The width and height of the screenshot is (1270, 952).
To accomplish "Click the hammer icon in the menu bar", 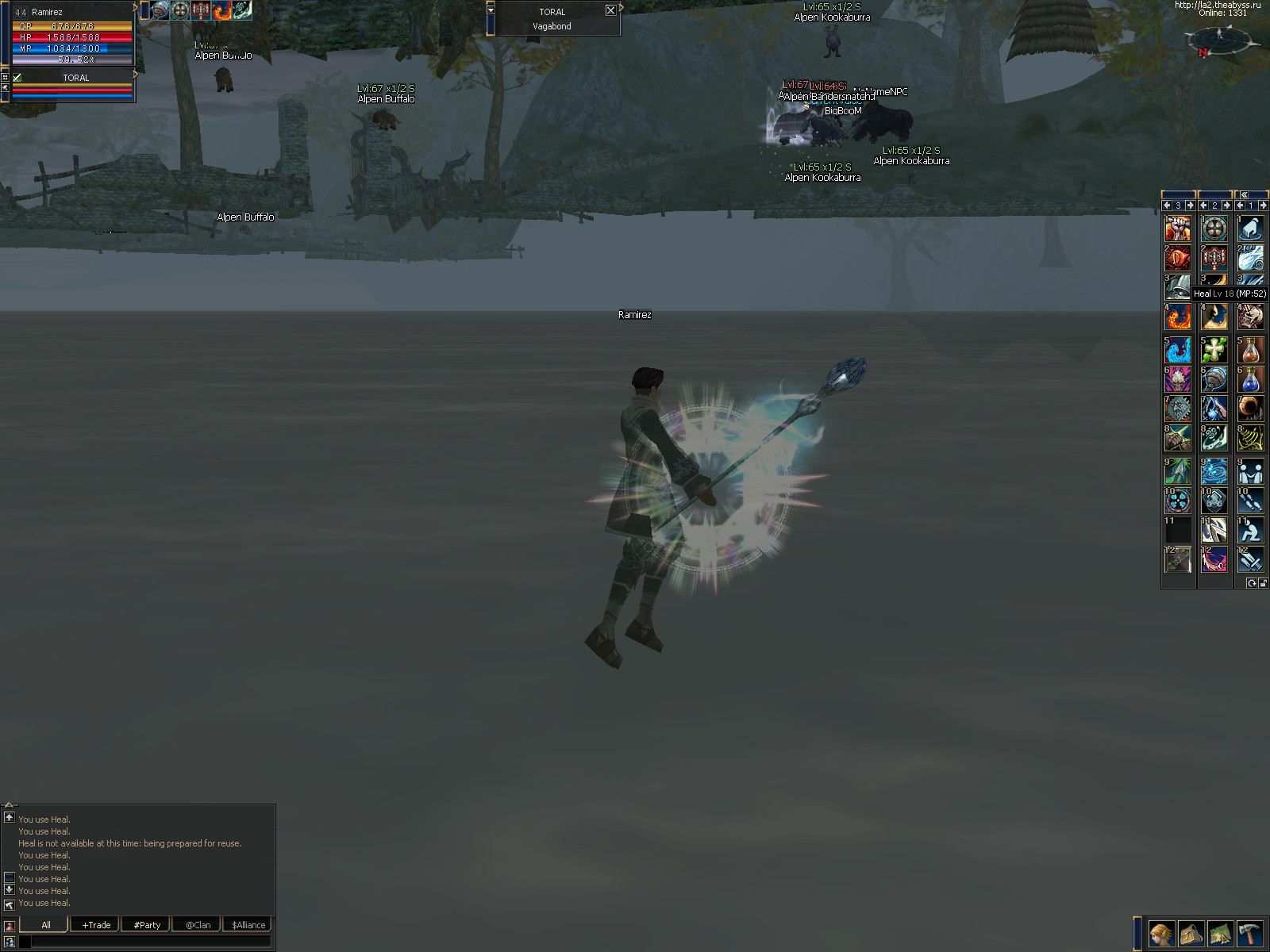I will click(1249, 934).
